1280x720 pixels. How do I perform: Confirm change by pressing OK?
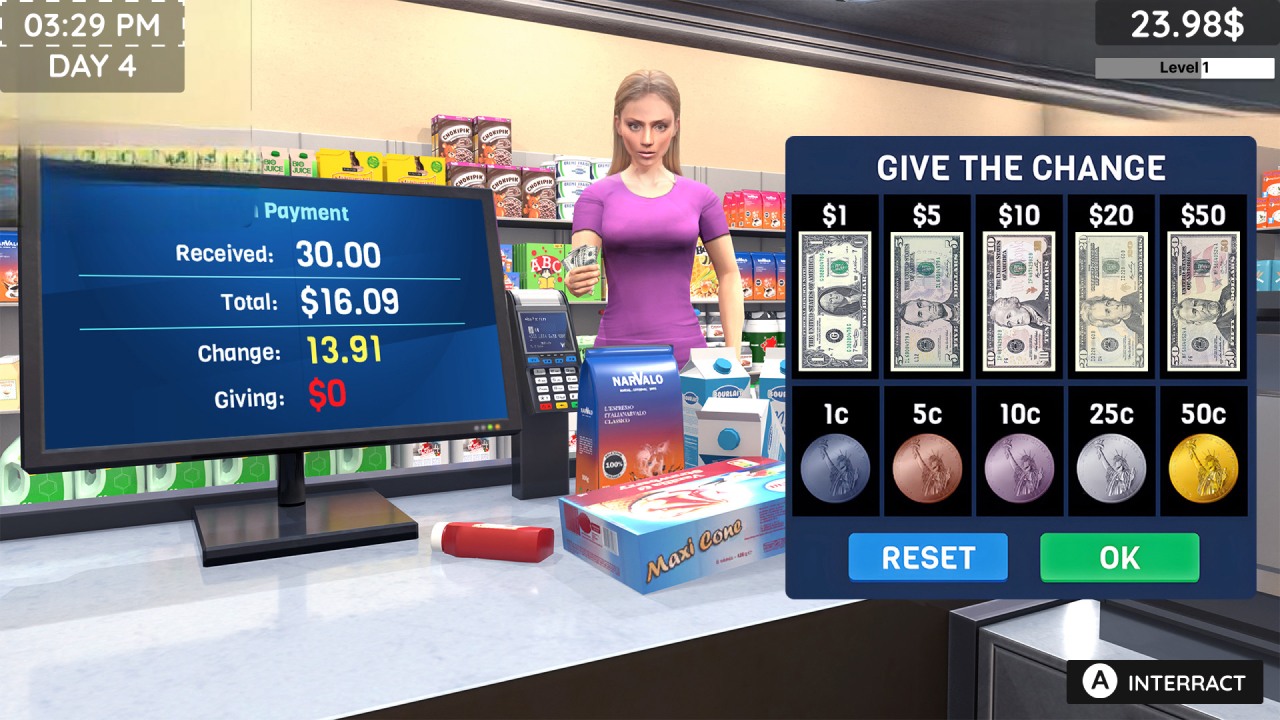click(x=1119, y=558)
